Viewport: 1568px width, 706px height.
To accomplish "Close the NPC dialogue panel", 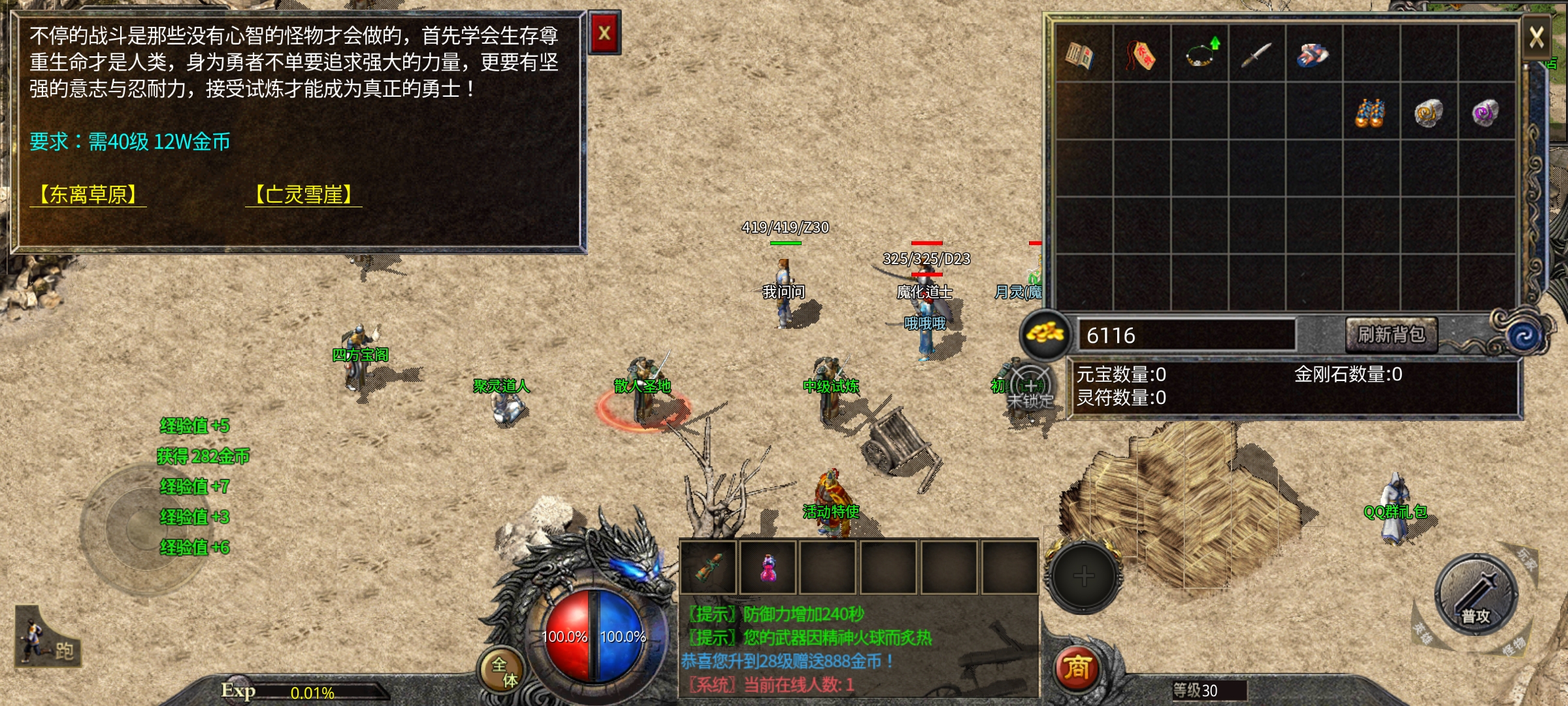I will 604,33.
